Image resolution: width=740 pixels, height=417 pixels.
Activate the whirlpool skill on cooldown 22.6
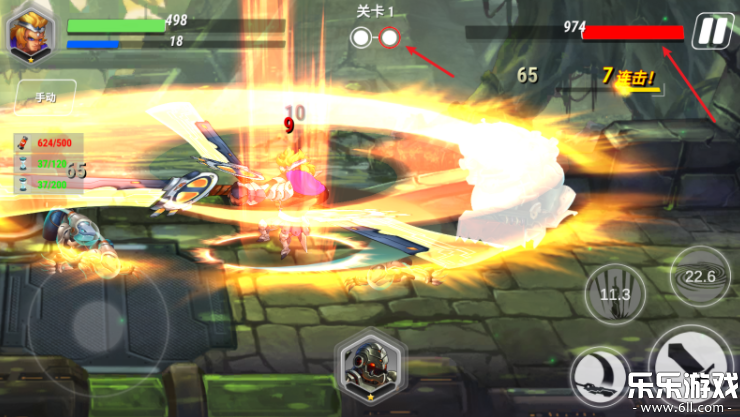tap(698, 277)
